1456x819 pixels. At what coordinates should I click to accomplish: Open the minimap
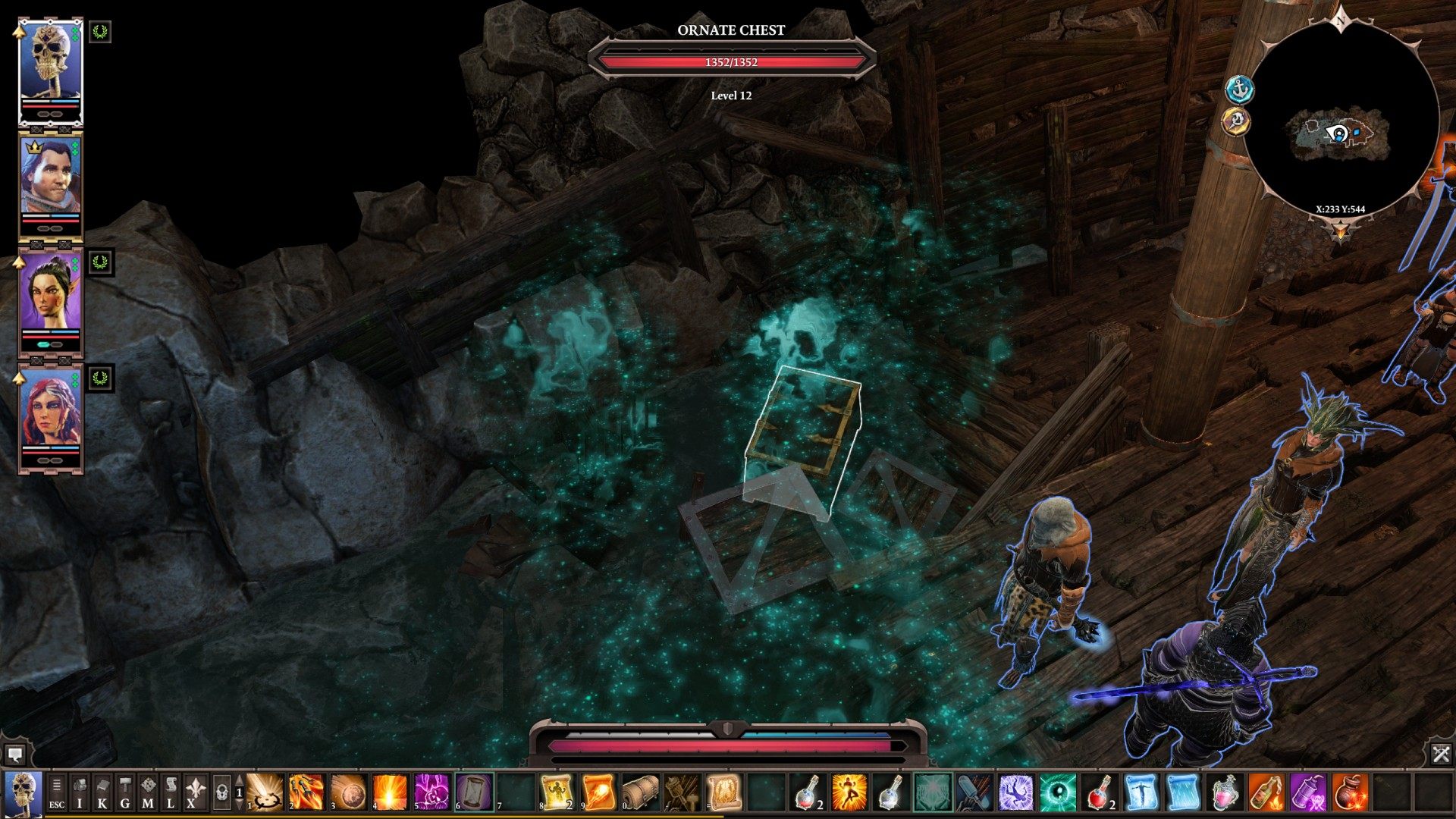point(1341,121)
